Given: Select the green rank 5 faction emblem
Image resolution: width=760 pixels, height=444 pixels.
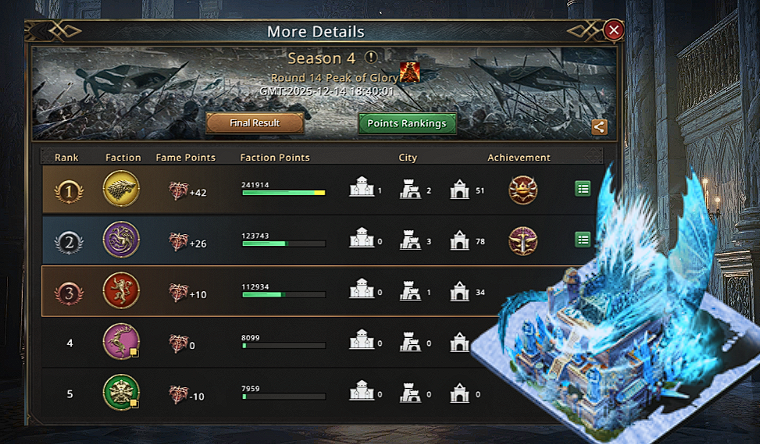Looking at the screenshot, I should point(122,393).
